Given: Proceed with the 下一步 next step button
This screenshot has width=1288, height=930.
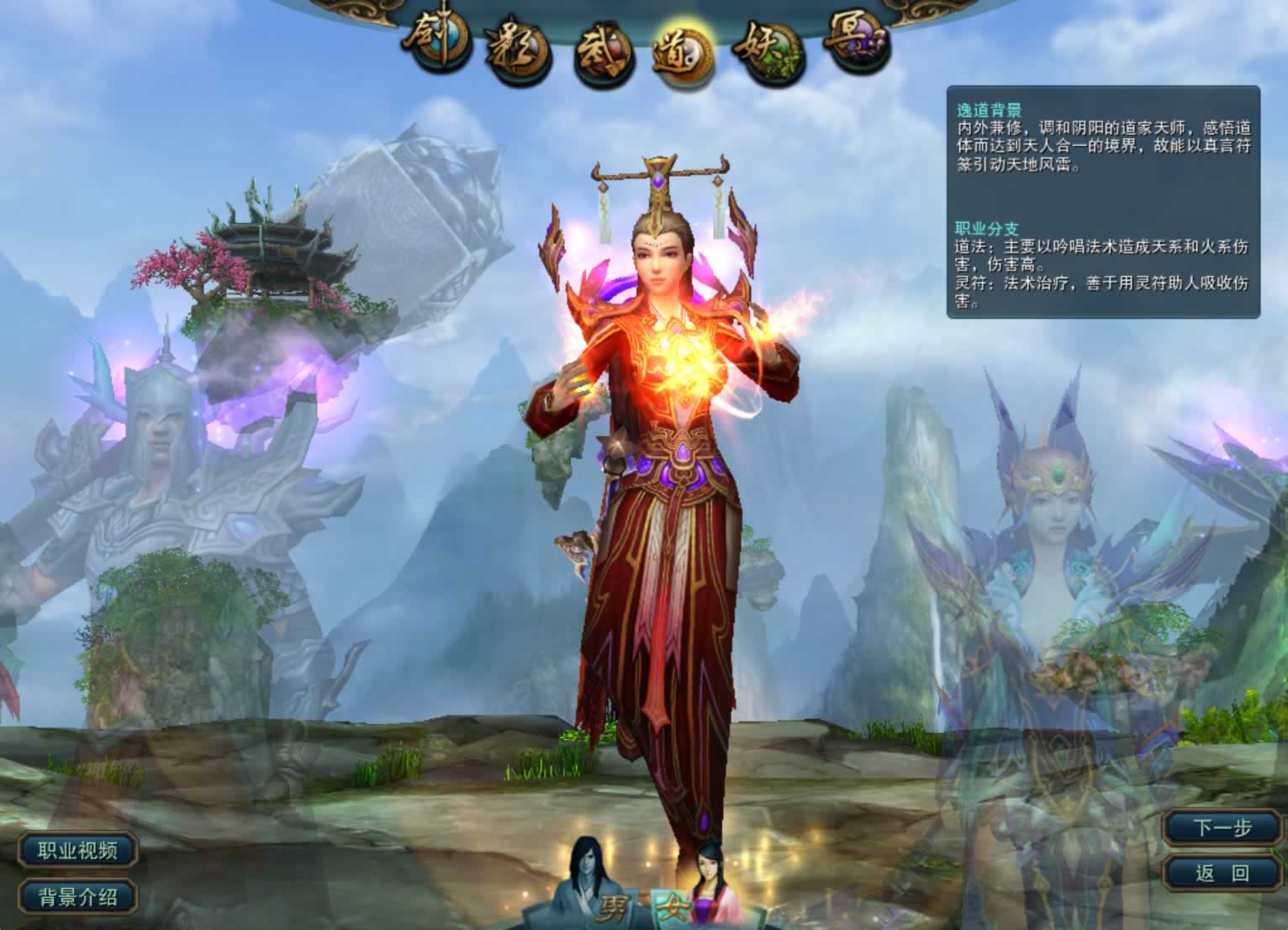Looking at the screenshot, I should click(x=1223, y=827).
